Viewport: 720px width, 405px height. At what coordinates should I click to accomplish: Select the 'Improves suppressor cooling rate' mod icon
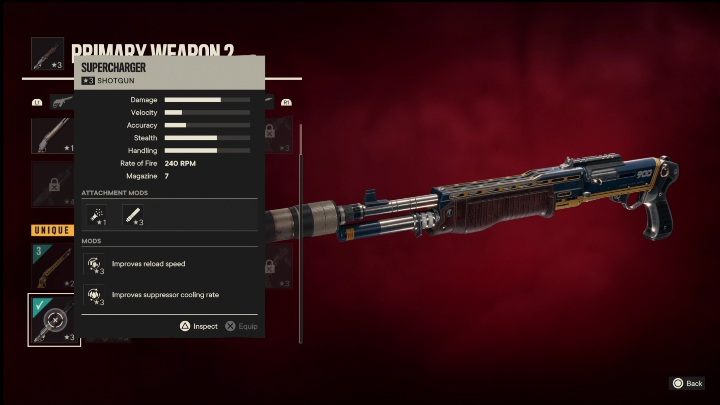click(96, 296)
